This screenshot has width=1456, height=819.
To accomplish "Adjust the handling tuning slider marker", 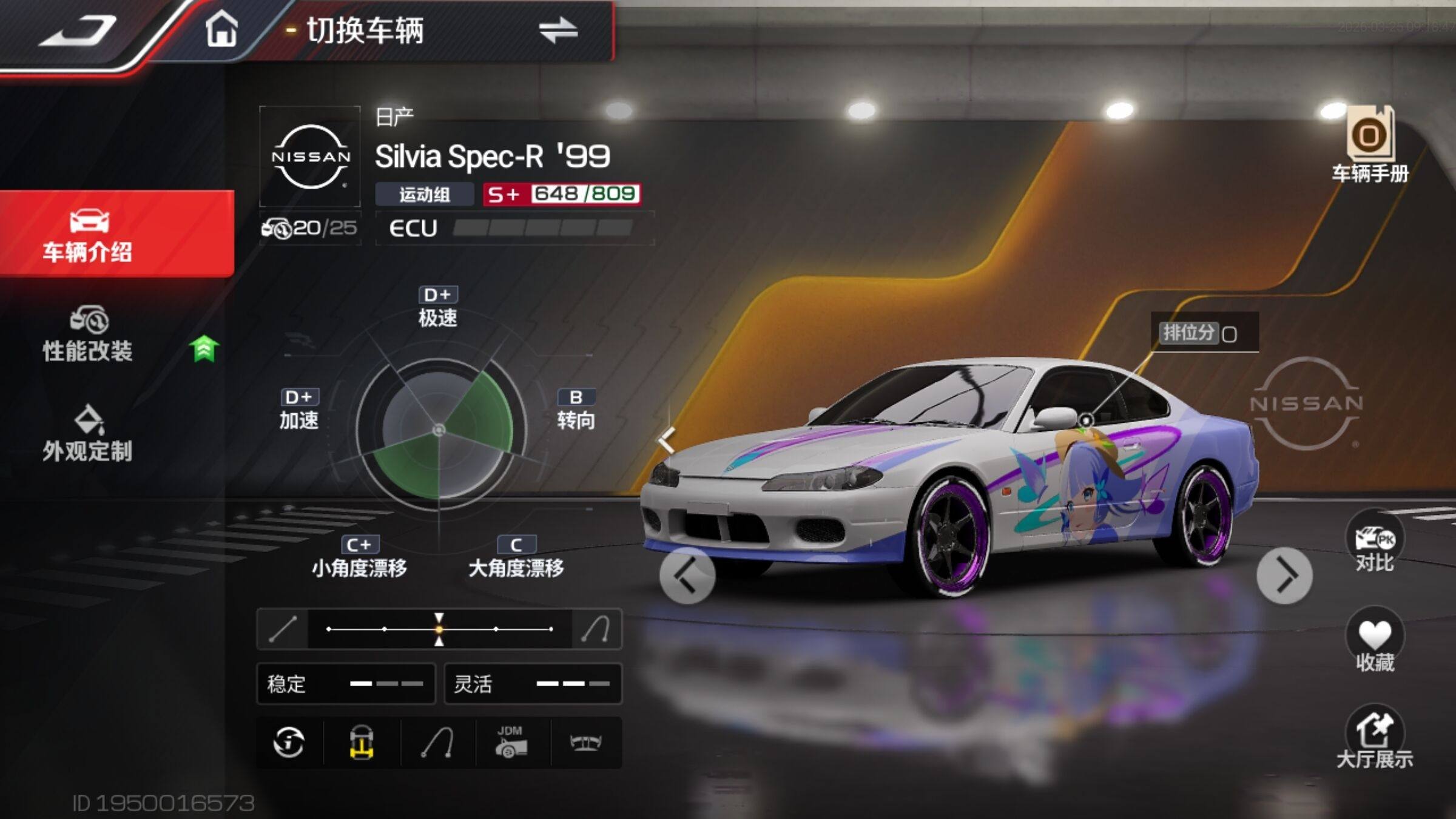I will tap(439, 629).
